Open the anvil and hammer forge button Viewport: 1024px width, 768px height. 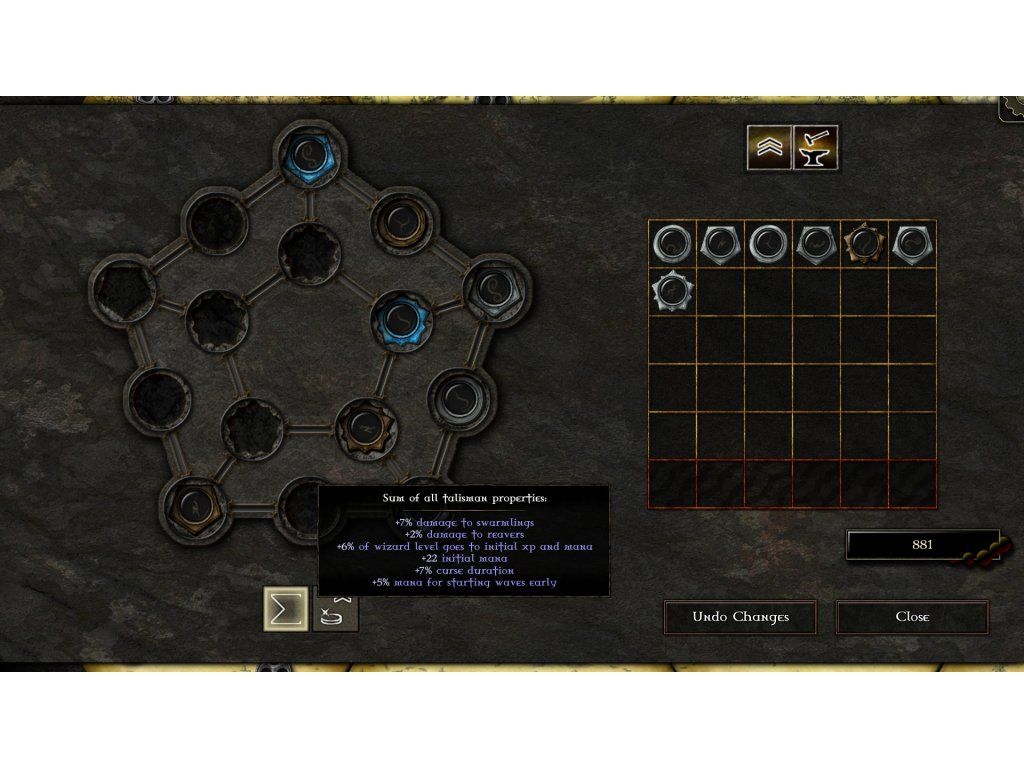[816, 148]
